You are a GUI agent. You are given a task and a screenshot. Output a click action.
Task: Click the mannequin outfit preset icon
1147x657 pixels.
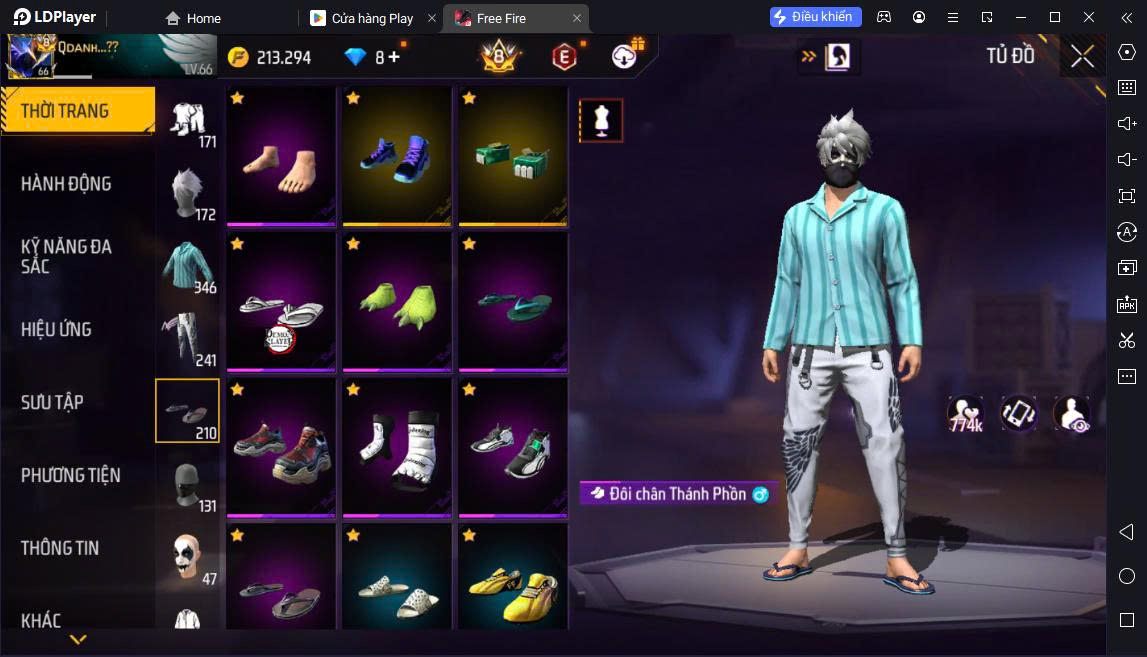(x=601, y=120)
